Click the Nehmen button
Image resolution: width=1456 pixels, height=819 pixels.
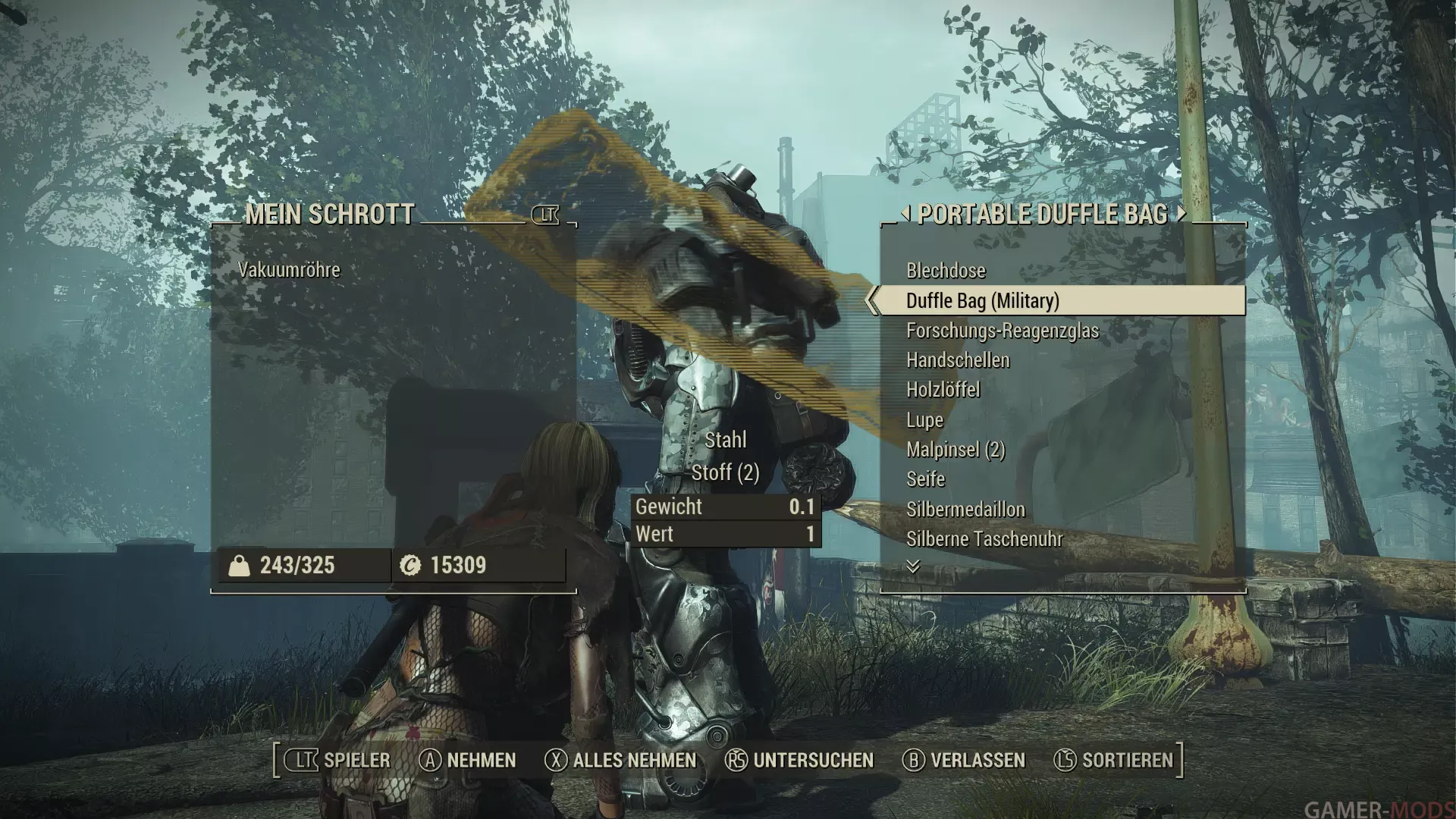[x=468, y=761]
